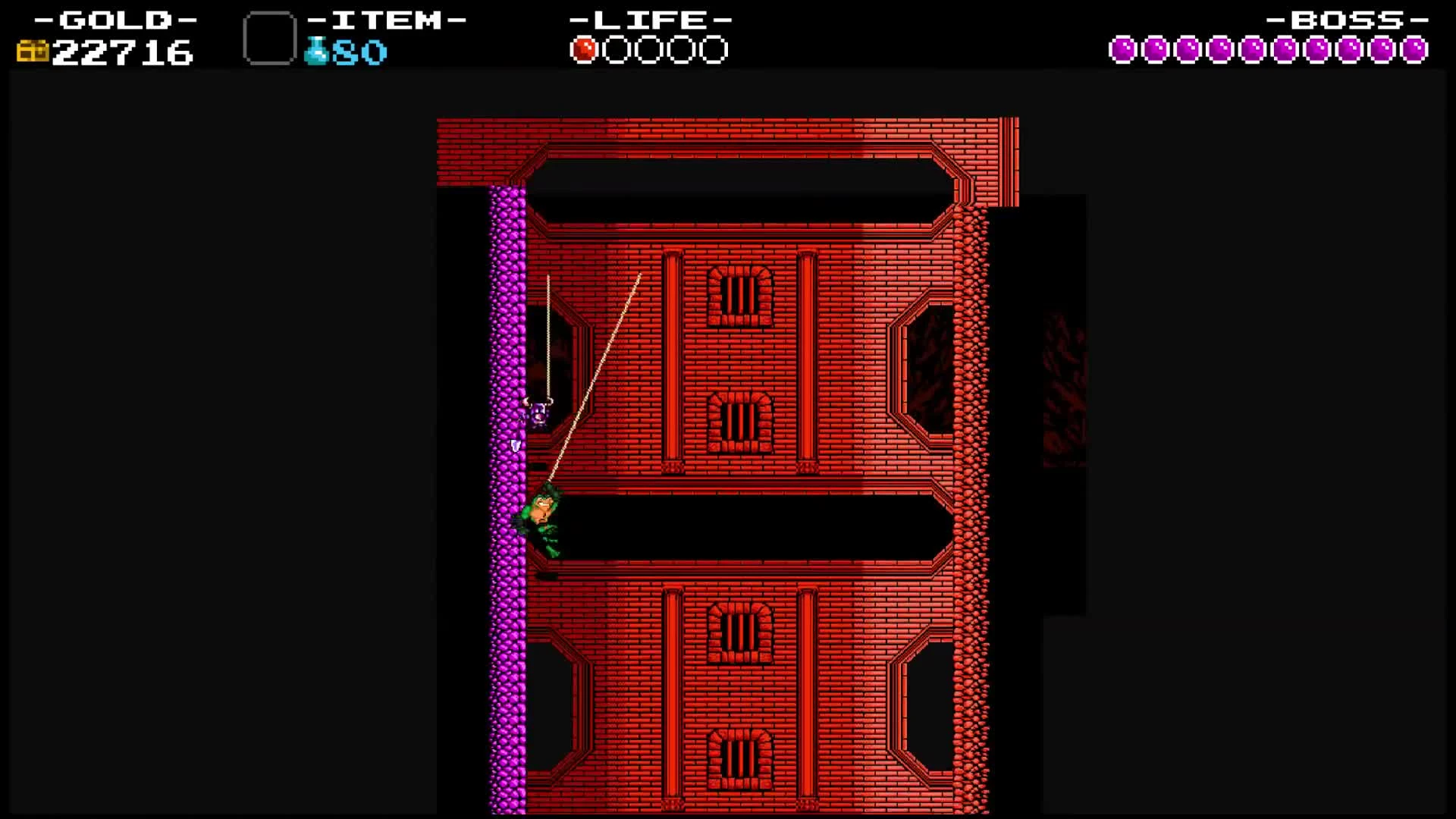This screenshot has width=1456, height=819.
Task: Expand the empty ITEM slot box
Action: click(268, 36)
